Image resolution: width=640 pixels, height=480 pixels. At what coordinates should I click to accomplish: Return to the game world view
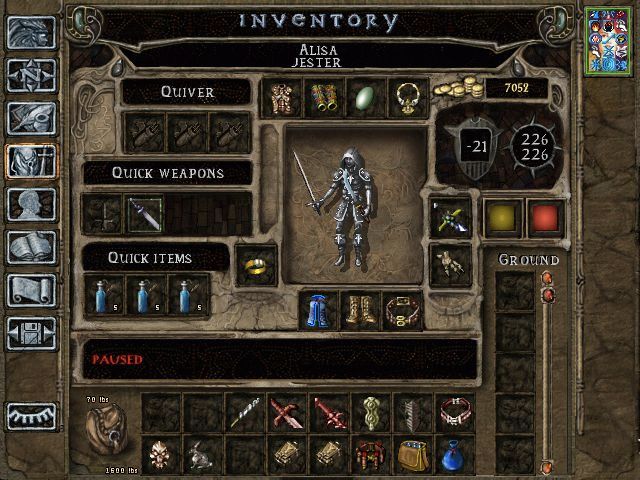click(x=31, y=33)
